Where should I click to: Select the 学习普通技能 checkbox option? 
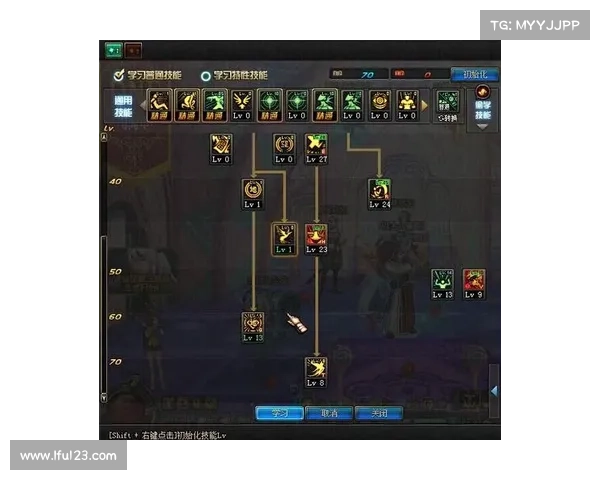click(118, 74)
